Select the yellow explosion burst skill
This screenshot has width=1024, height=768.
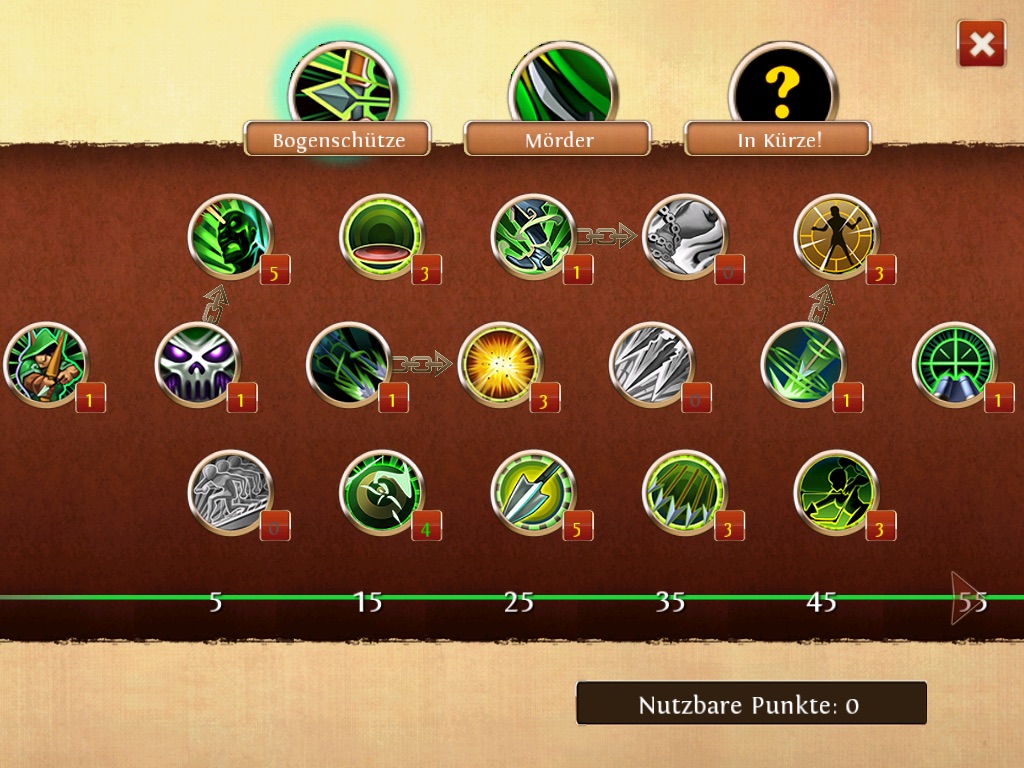pos(499,364)
